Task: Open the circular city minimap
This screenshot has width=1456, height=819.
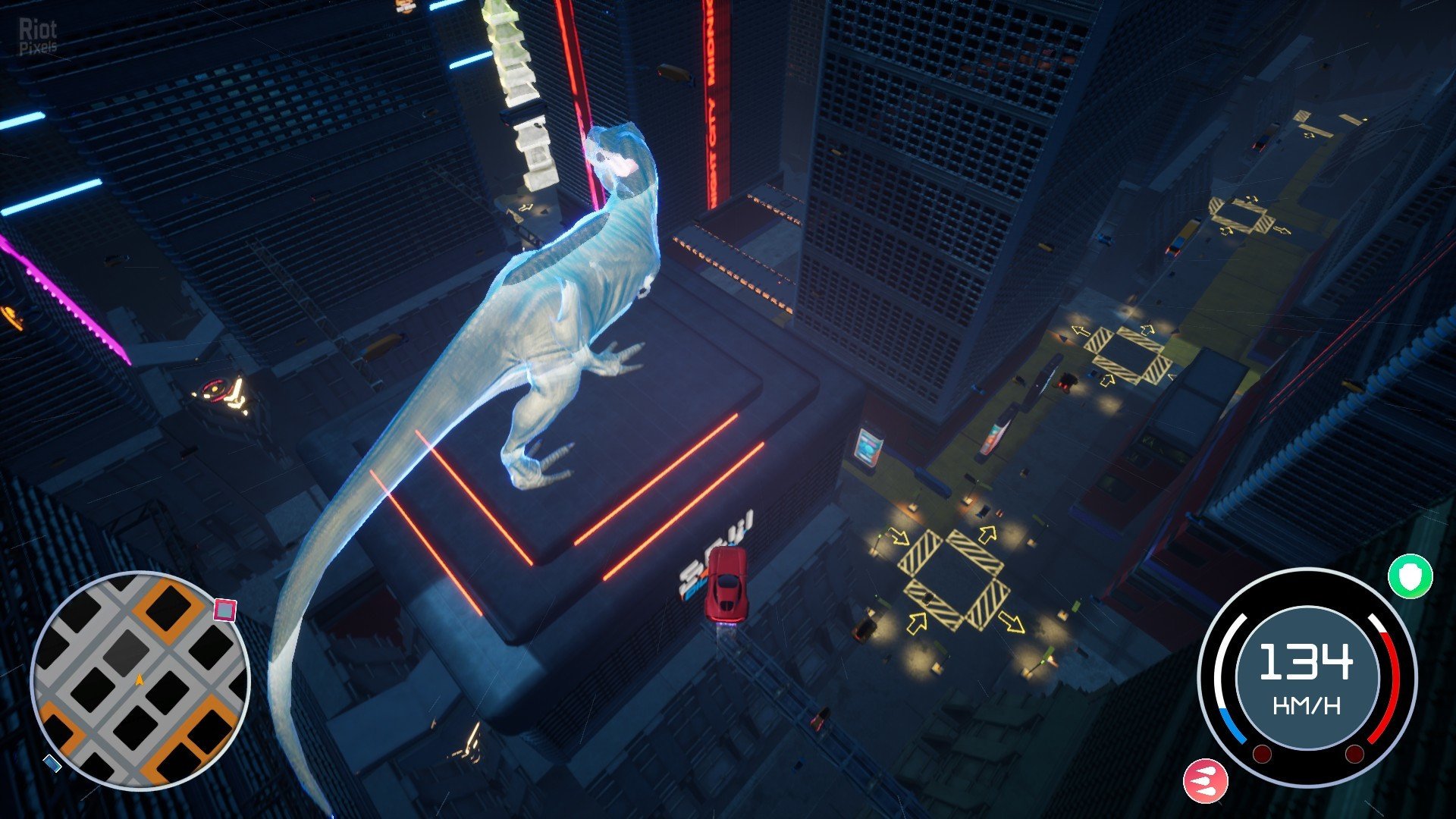Action: click(140, 680)
